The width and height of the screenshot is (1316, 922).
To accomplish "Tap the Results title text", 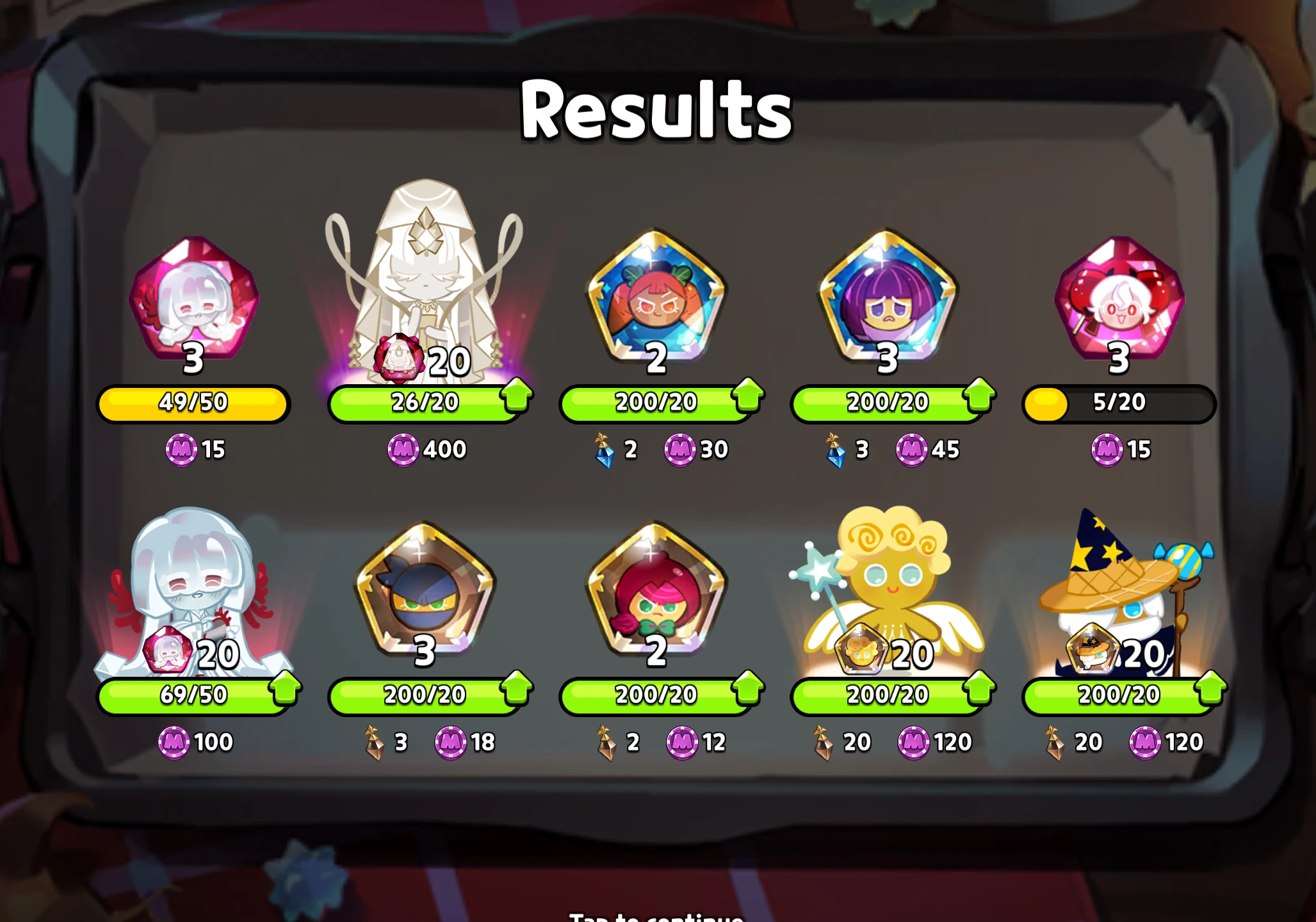I will click(x=655, y=109).
